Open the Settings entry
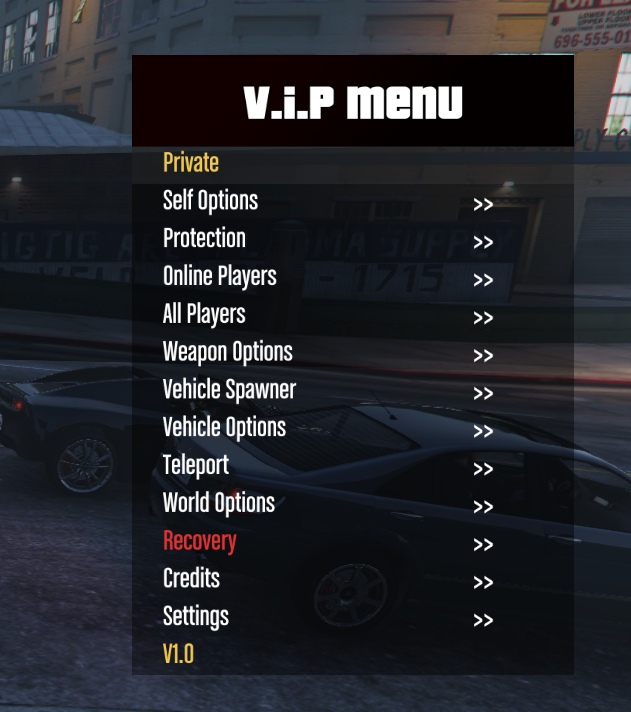The width and height of the screenshot is (631, 712). pos(196,617)
